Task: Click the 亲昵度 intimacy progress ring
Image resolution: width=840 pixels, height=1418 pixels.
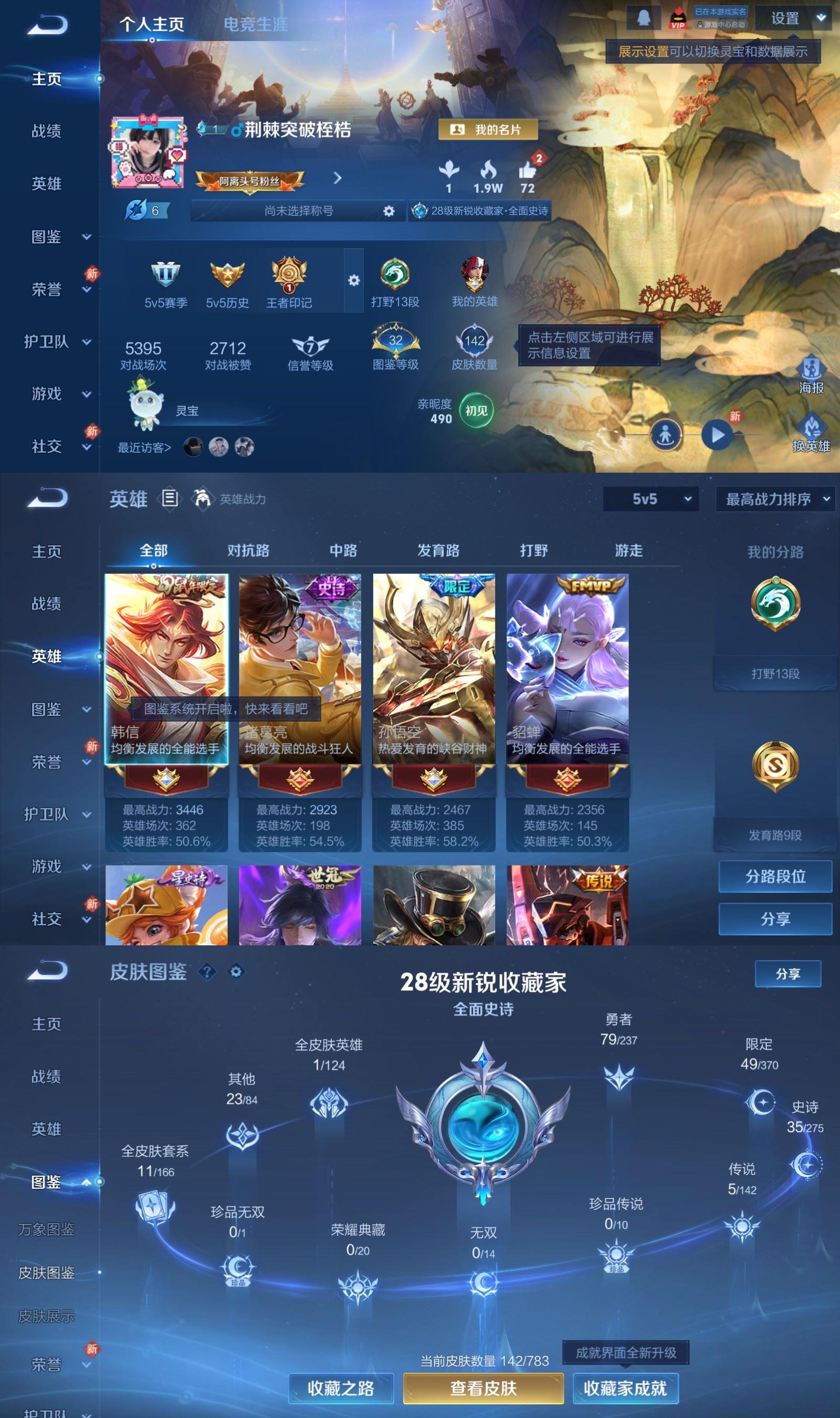Action: click(476, 412)
